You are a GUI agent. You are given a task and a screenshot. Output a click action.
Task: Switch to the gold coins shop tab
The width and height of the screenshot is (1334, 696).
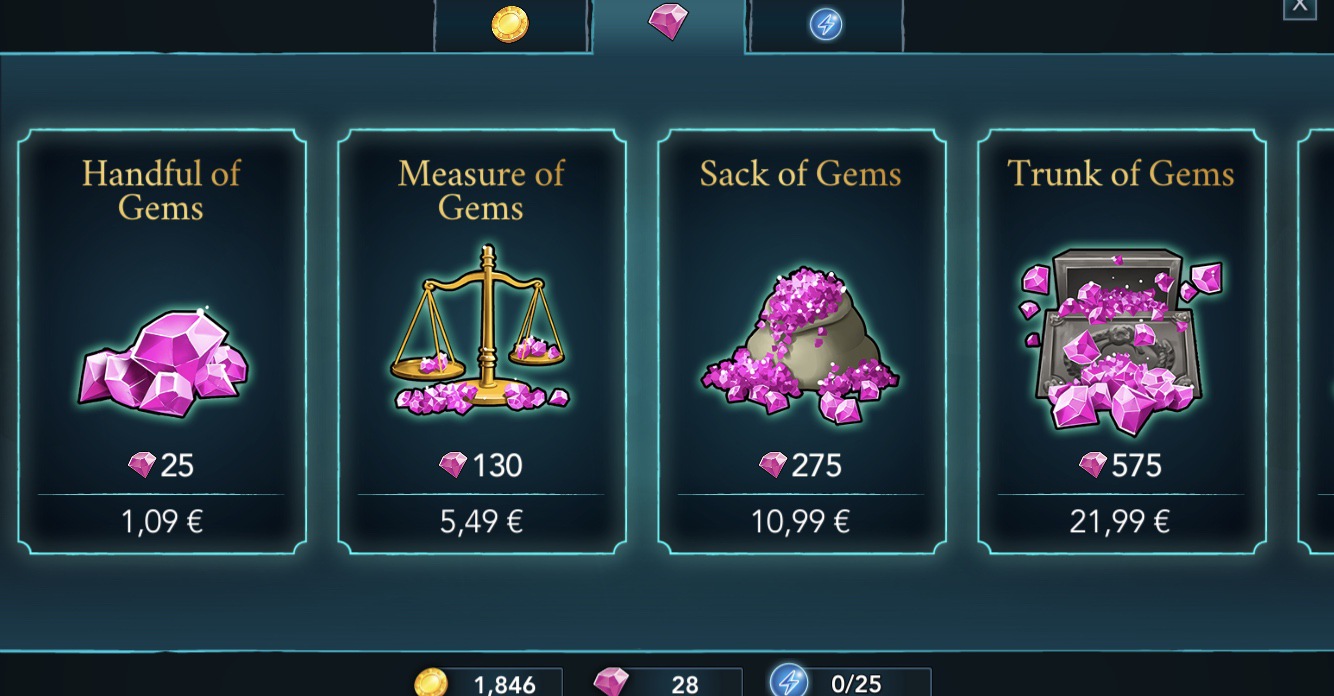point(510,25)
